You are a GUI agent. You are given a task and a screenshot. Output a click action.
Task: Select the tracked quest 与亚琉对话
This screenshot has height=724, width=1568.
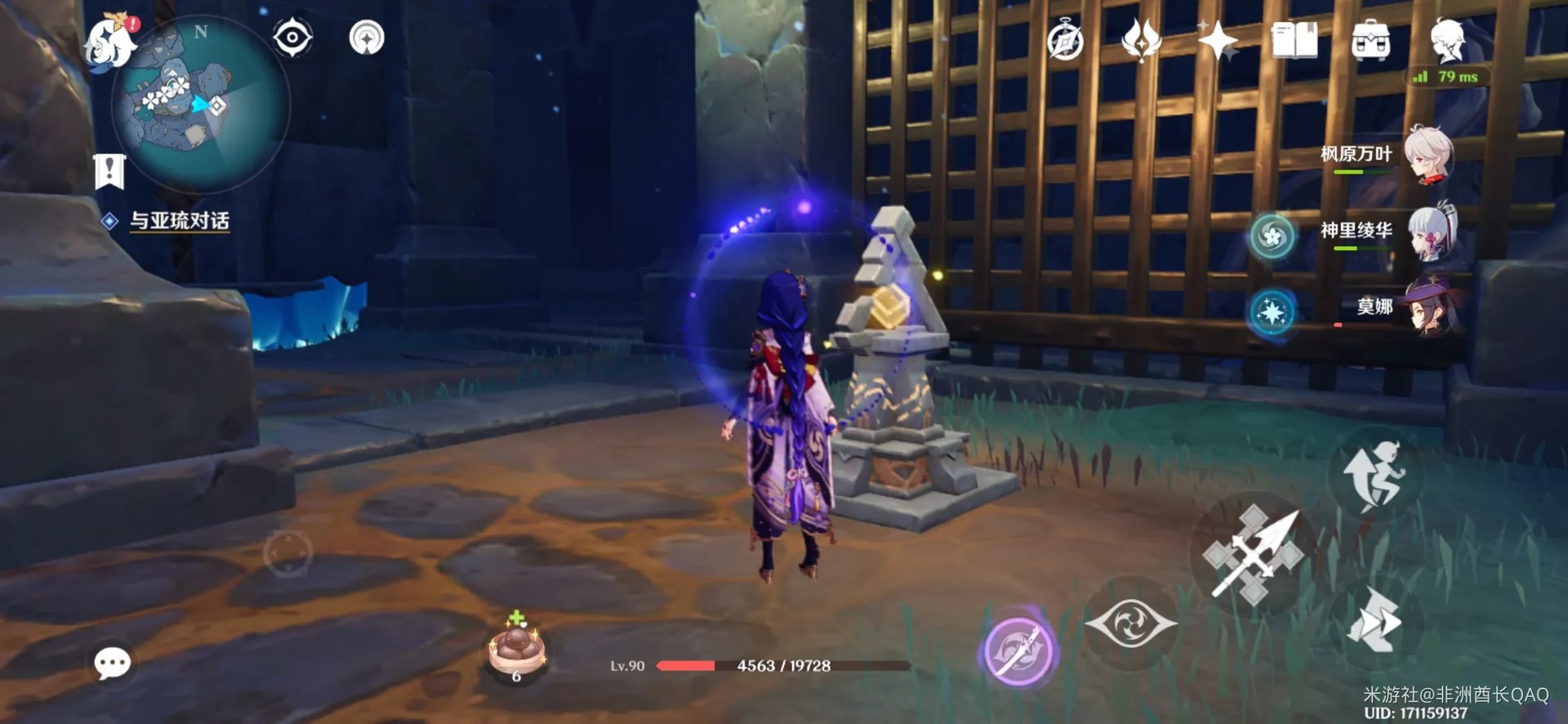(180, 221)
